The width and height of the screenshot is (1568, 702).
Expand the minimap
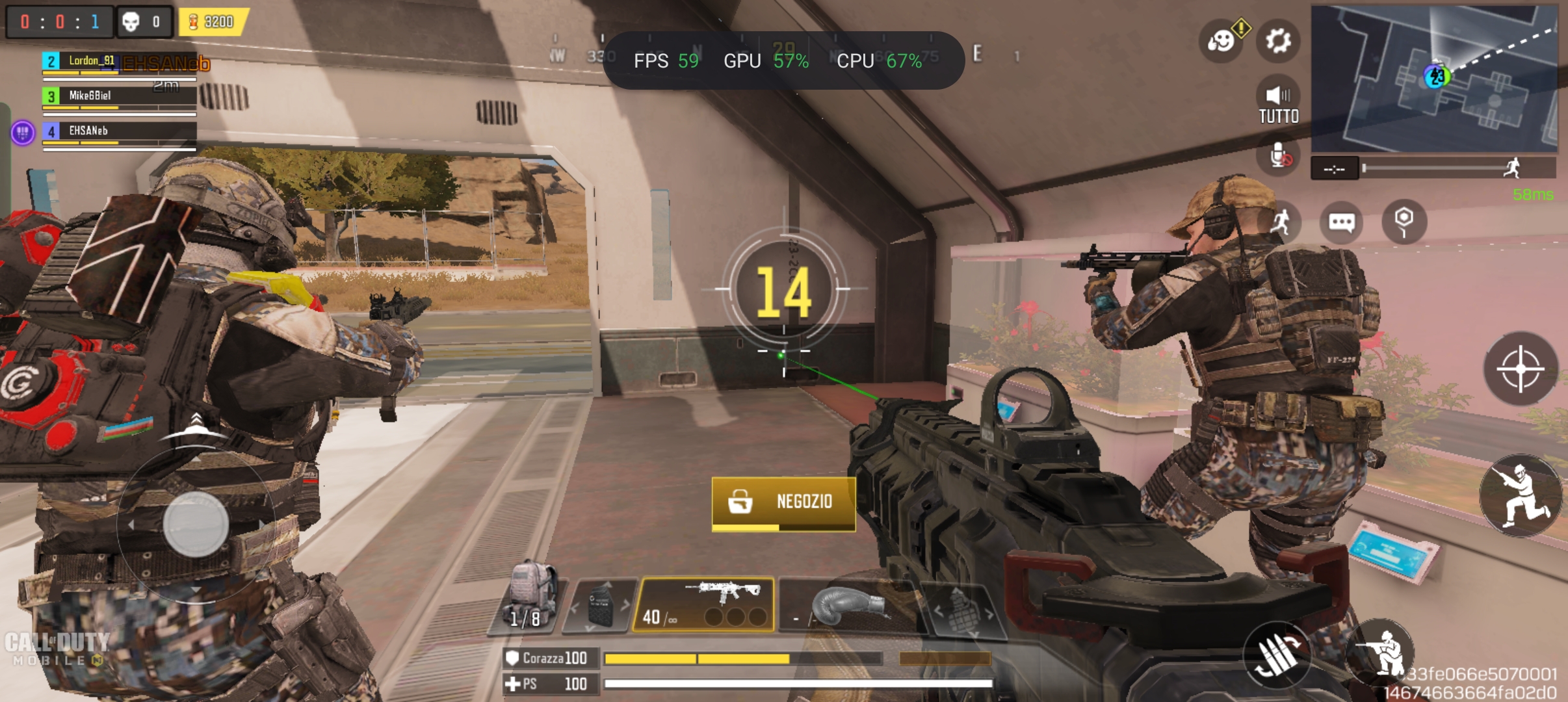pos(1433,78)
